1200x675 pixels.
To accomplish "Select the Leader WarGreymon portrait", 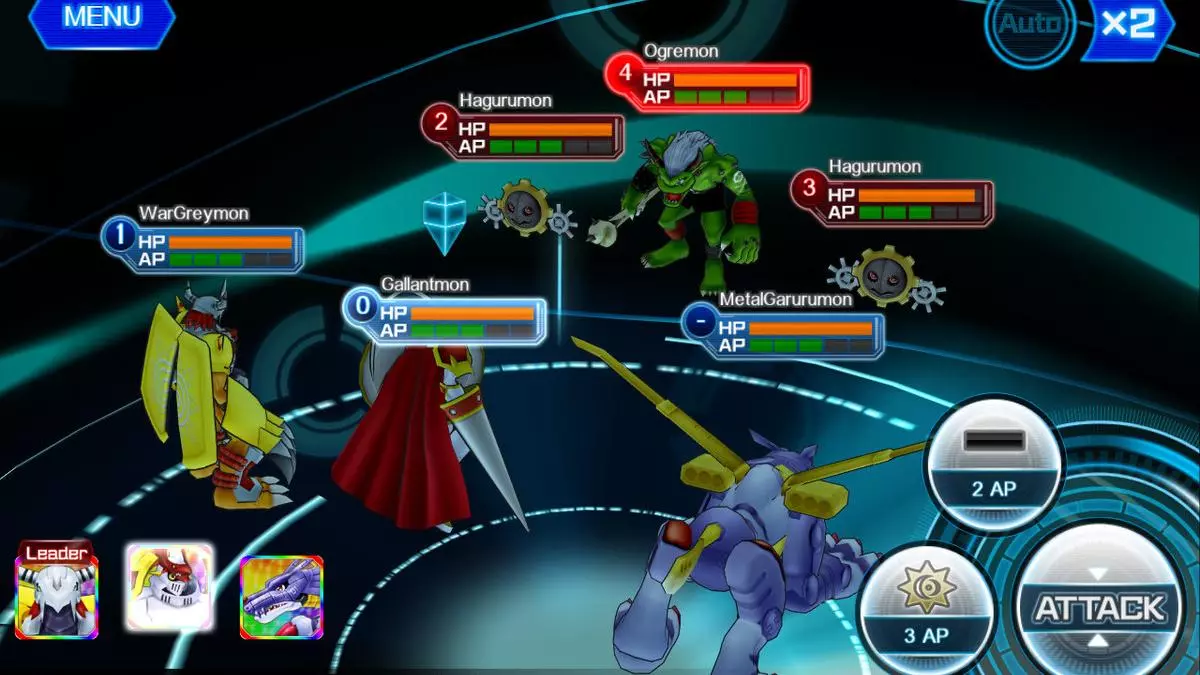I will 57,596.
